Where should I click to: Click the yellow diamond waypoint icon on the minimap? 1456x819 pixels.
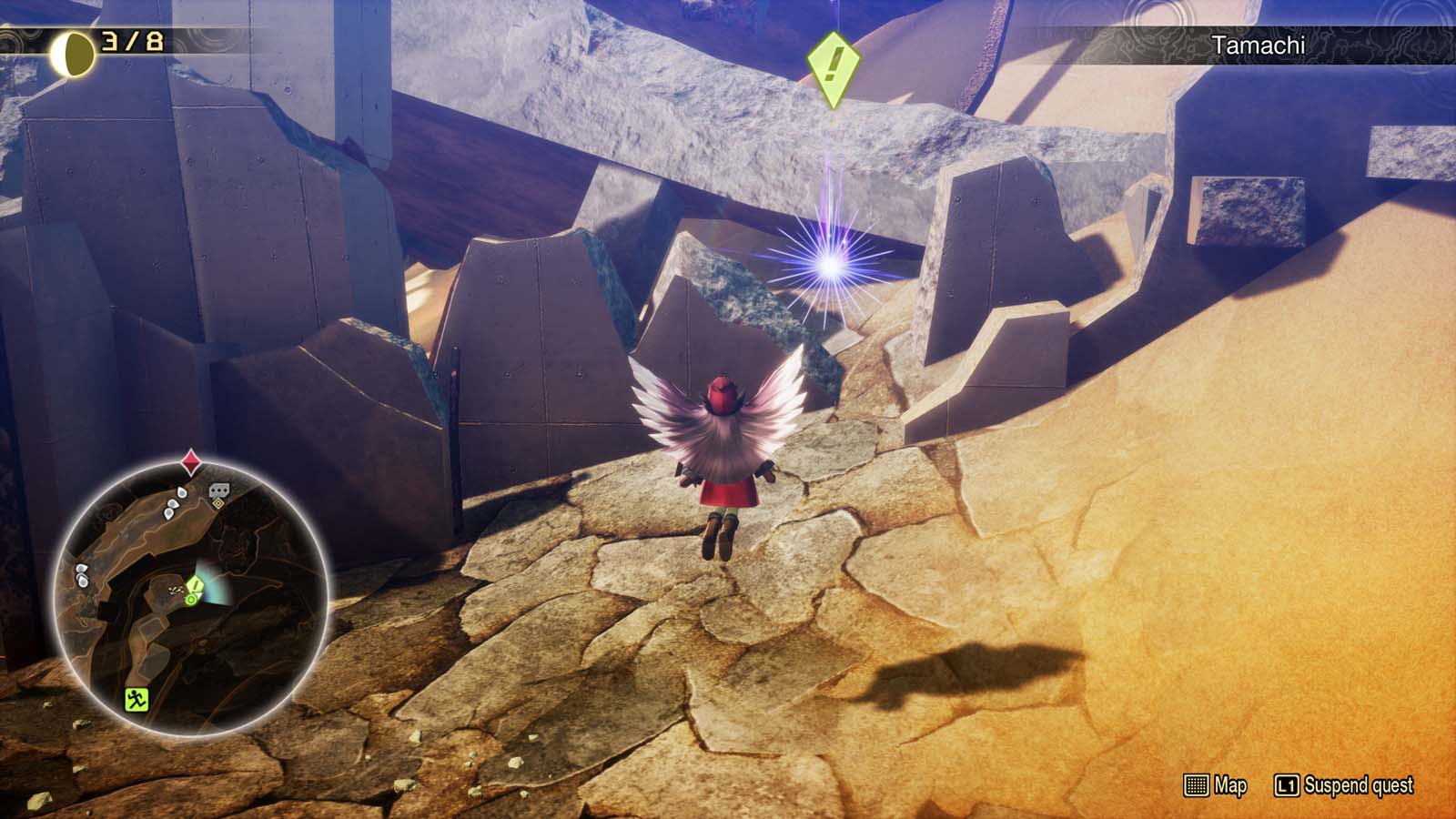(x=220, y=503)
